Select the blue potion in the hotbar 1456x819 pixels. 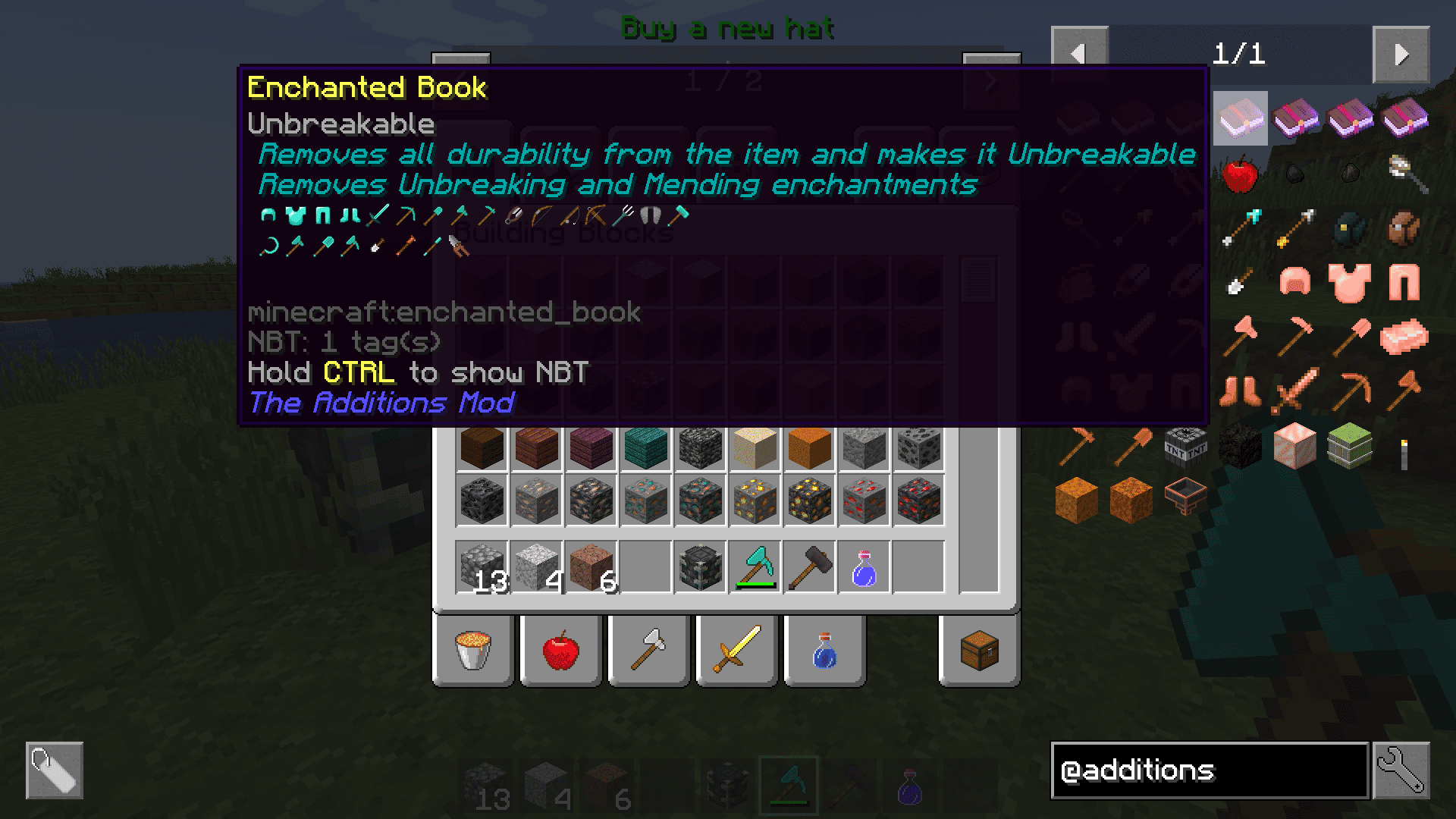pos(864,567)
